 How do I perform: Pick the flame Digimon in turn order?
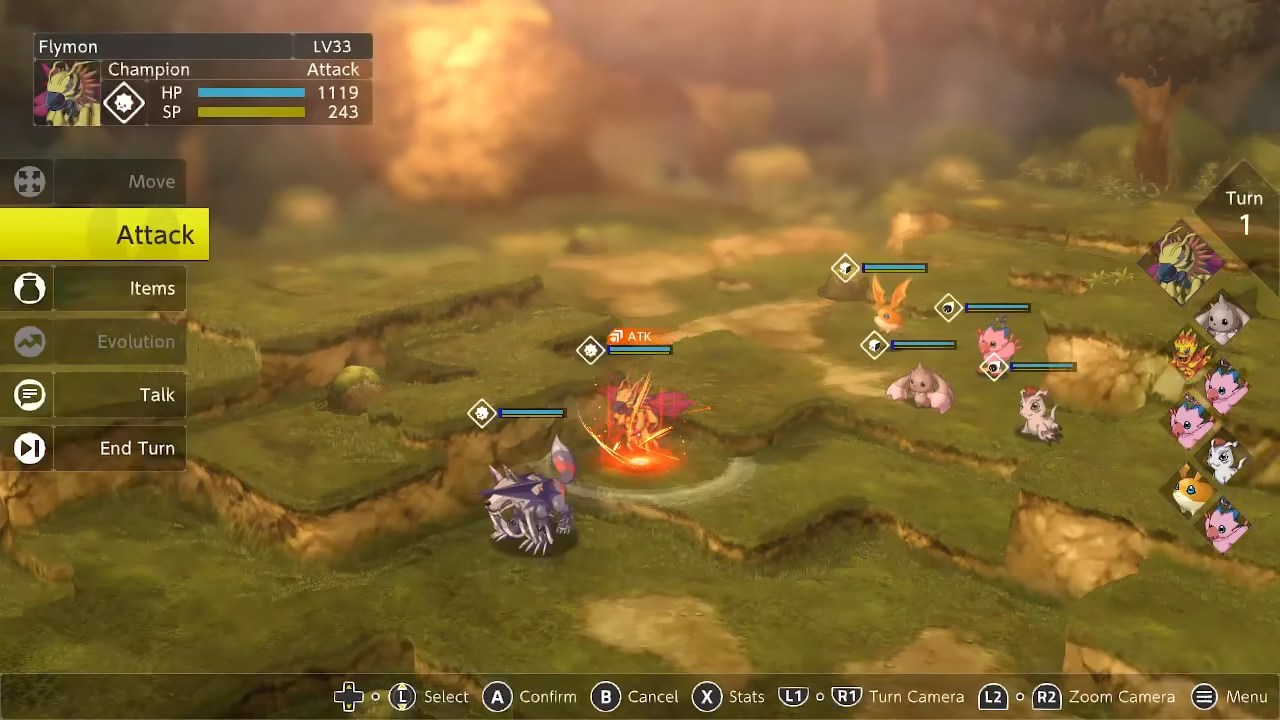click(x=1189, y=353)
